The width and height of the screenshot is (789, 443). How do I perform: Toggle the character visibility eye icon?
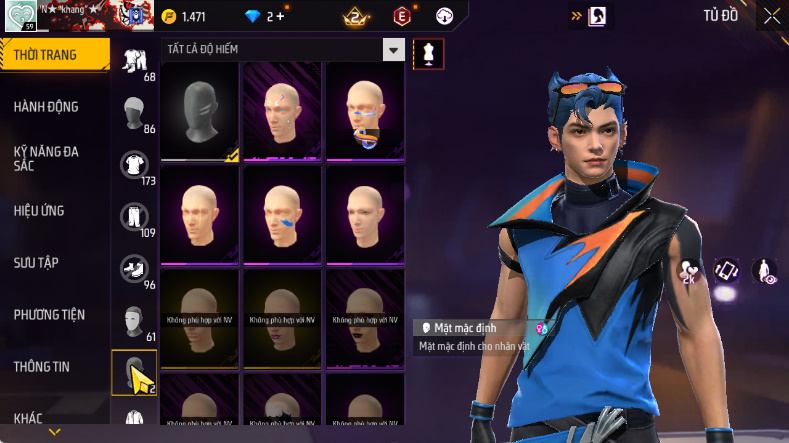point(767,270)
